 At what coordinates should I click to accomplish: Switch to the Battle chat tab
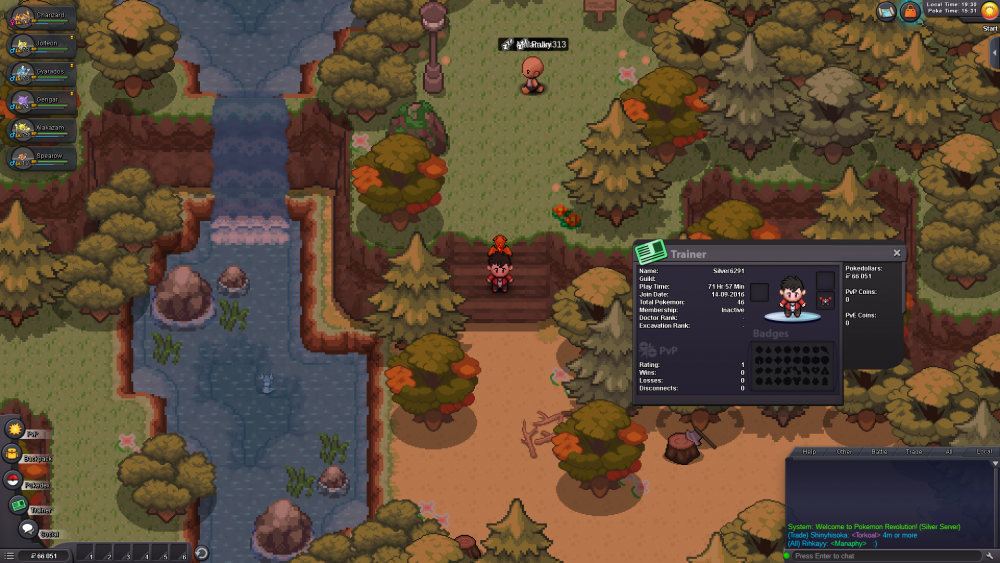(x=879, y=452)
